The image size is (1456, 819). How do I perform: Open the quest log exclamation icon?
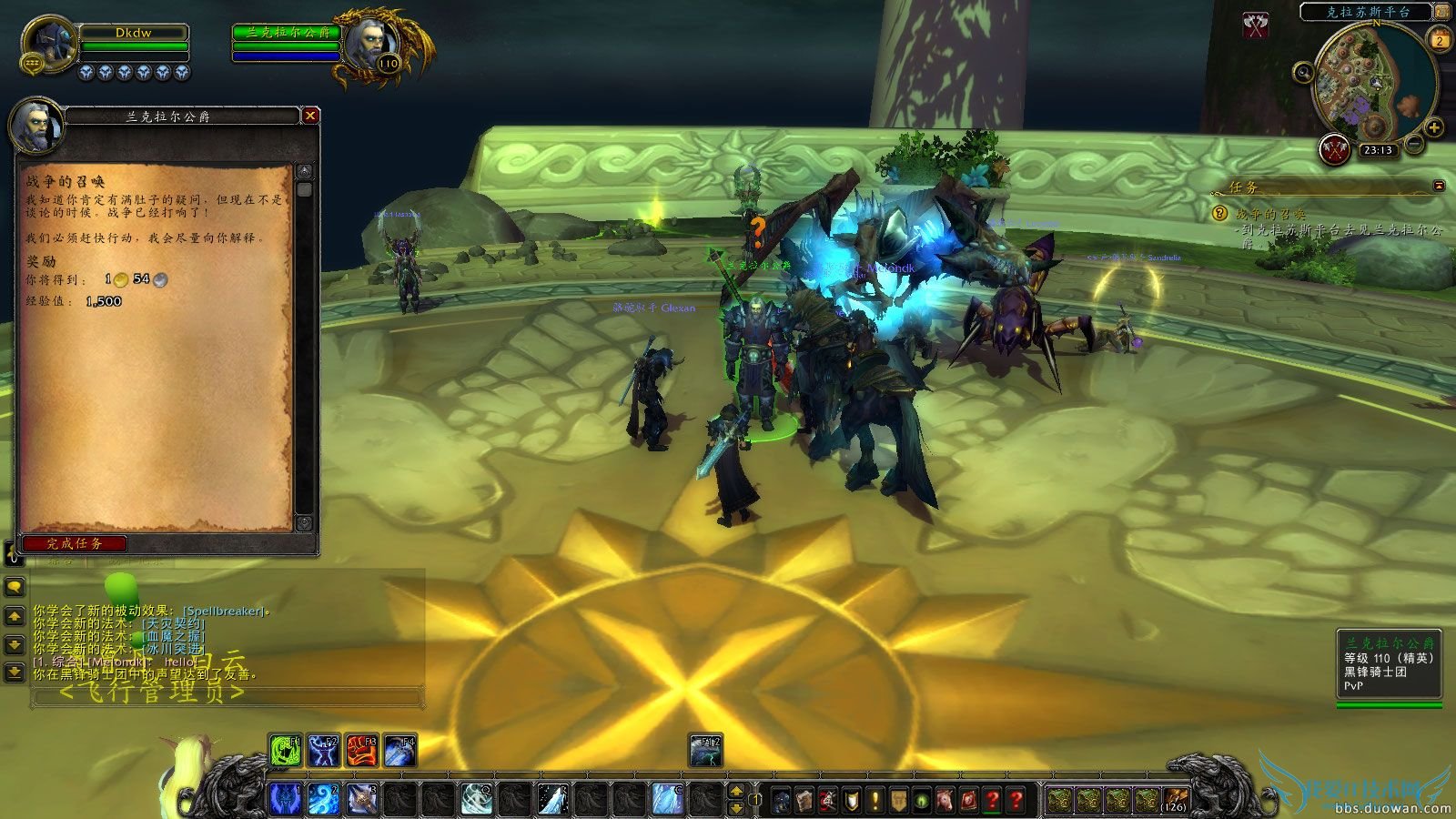pos(873,800)
